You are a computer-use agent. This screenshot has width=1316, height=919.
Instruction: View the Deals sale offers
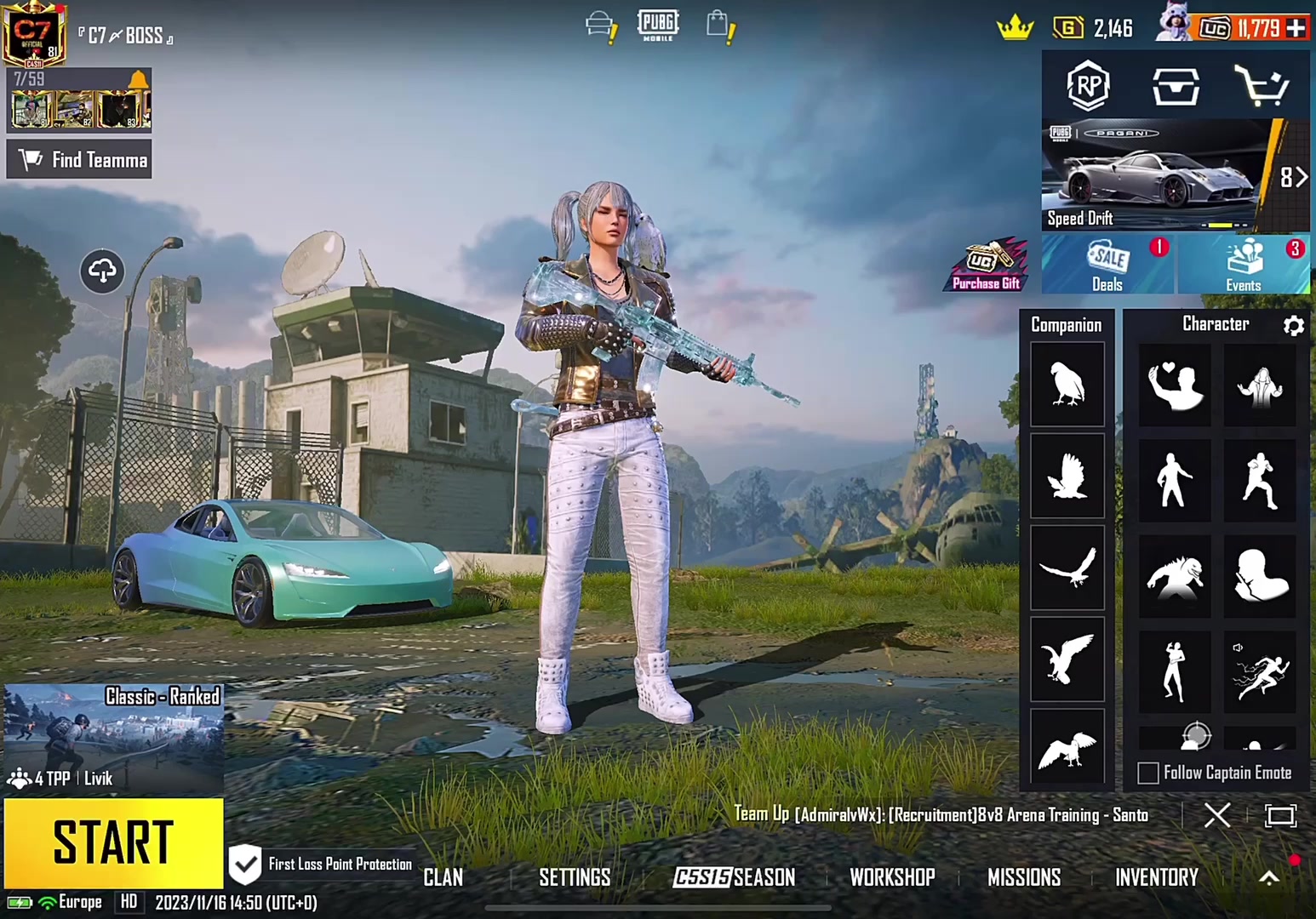(x=1107, y=265)
